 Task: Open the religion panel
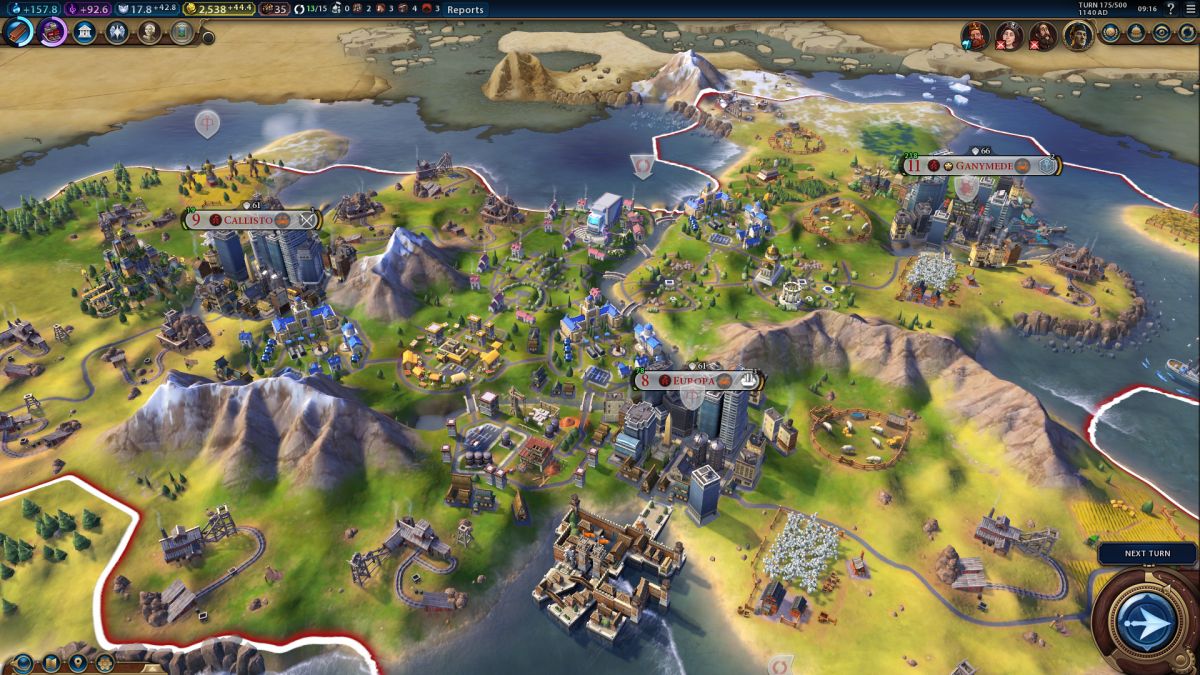[117, 32]
